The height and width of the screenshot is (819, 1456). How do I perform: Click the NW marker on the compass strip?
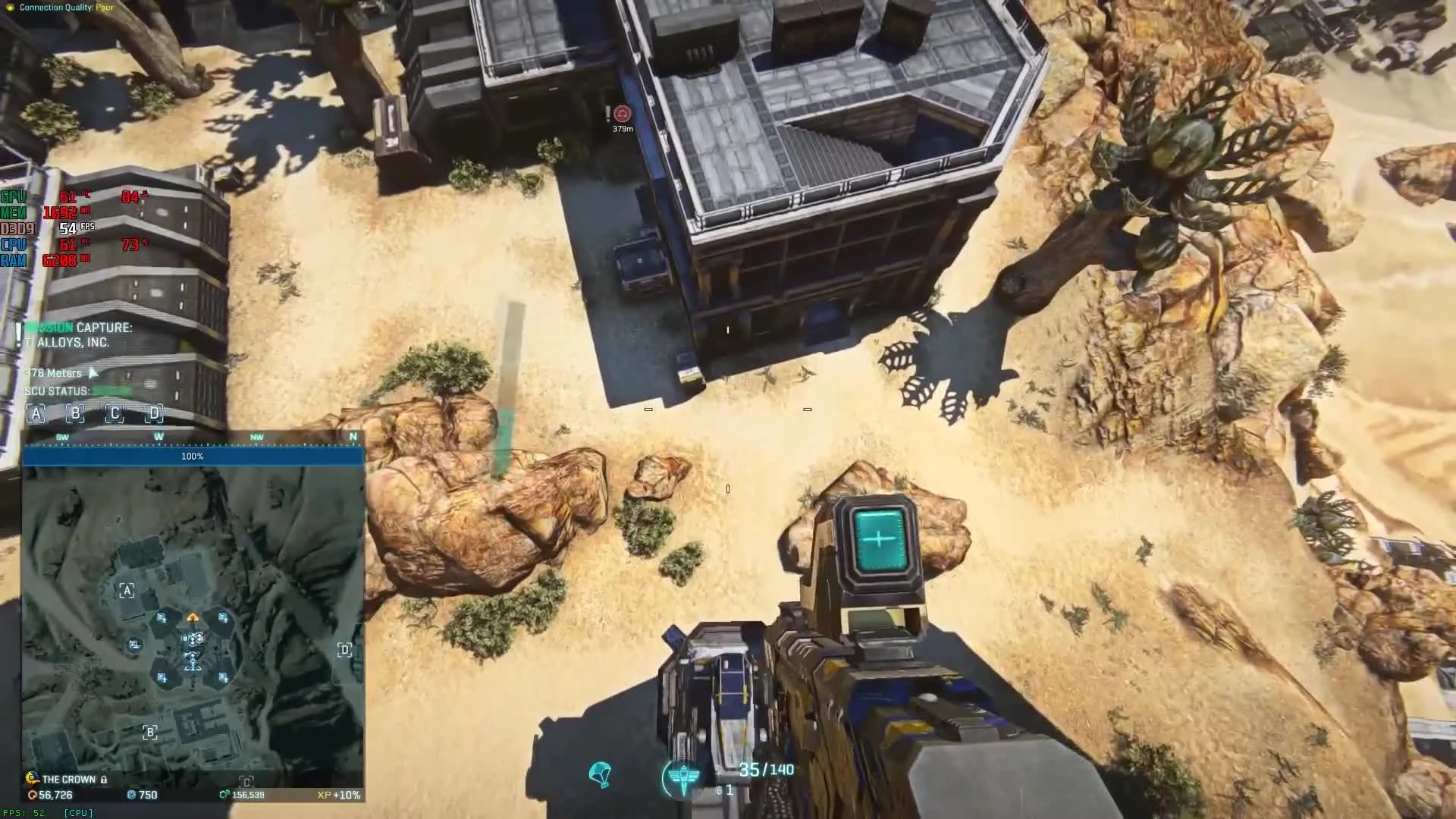pyautogui.click(x=255, y=437)
